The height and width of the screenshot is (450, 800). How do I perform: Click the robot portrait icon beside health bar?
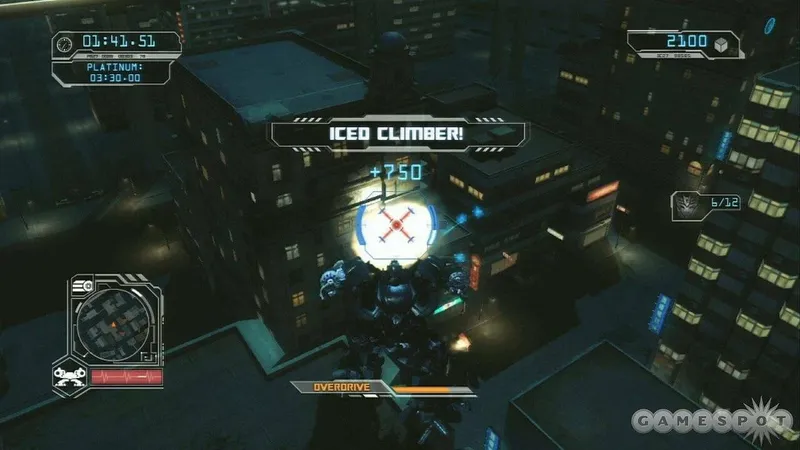click(x=68, y=376)
